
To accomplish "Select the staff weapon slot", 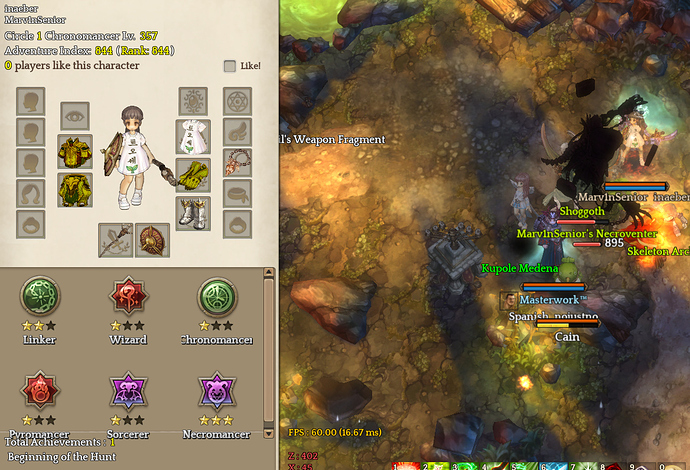I will click(115, 240).
